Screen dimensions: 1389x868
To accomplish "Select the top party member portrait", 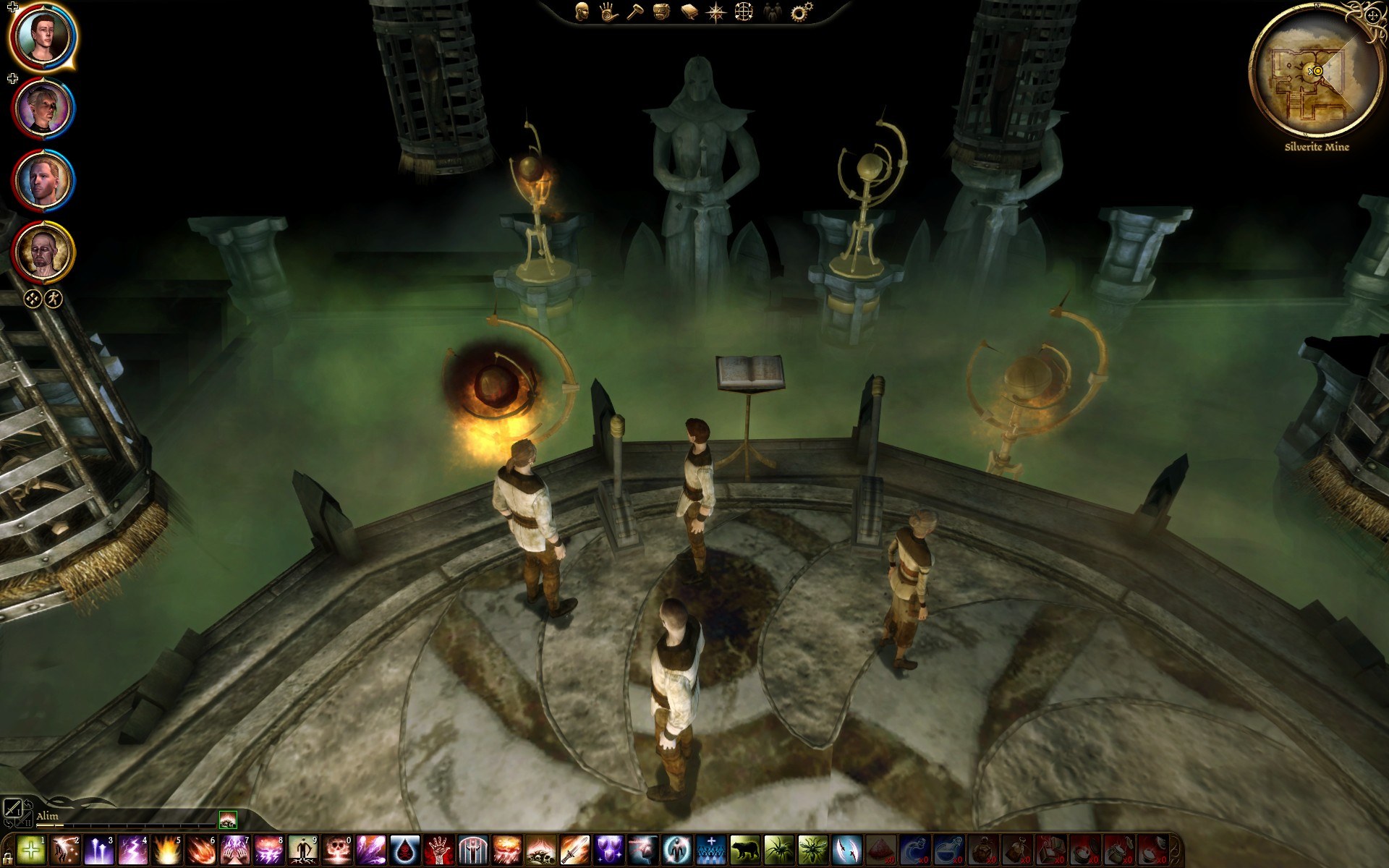I will (43, 36).
